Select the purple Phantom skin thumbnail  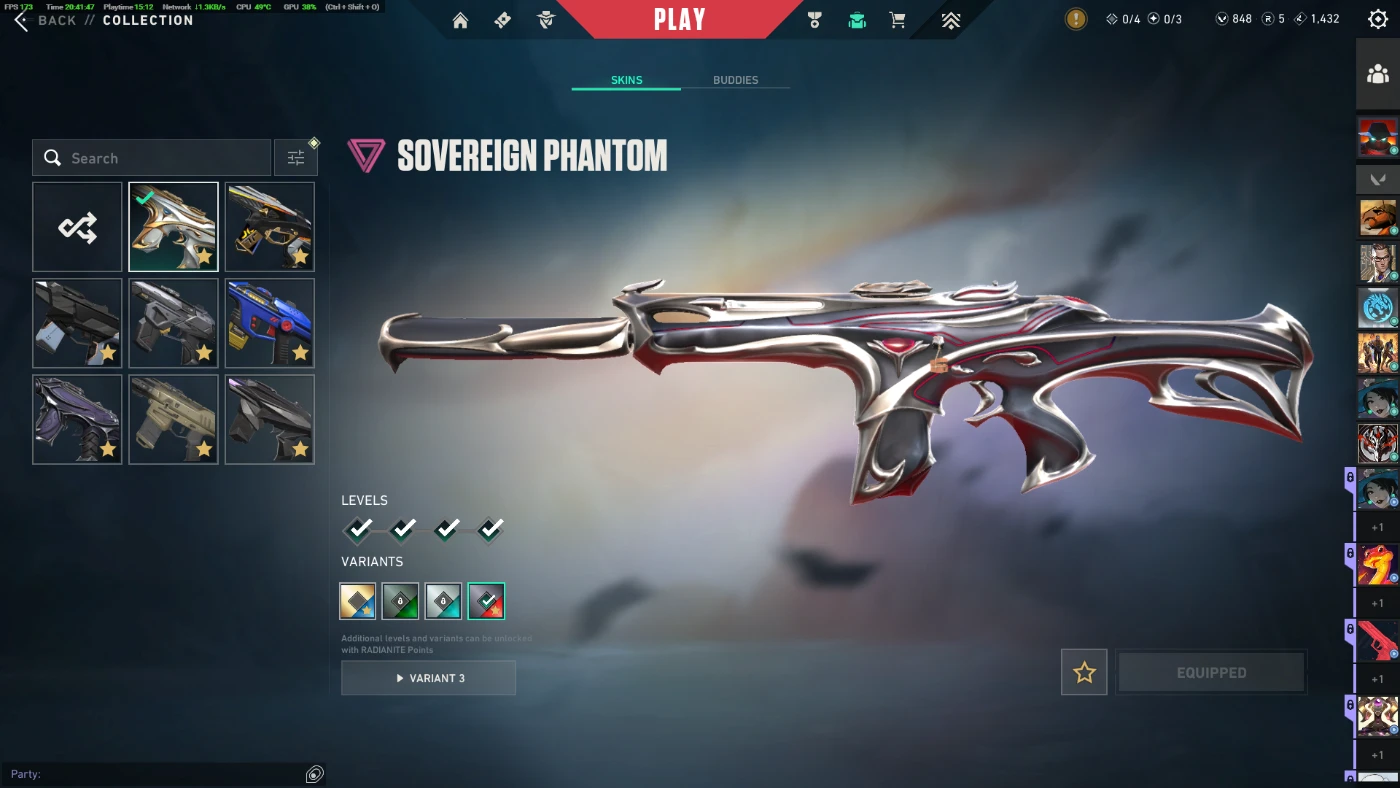pos(77,419)
